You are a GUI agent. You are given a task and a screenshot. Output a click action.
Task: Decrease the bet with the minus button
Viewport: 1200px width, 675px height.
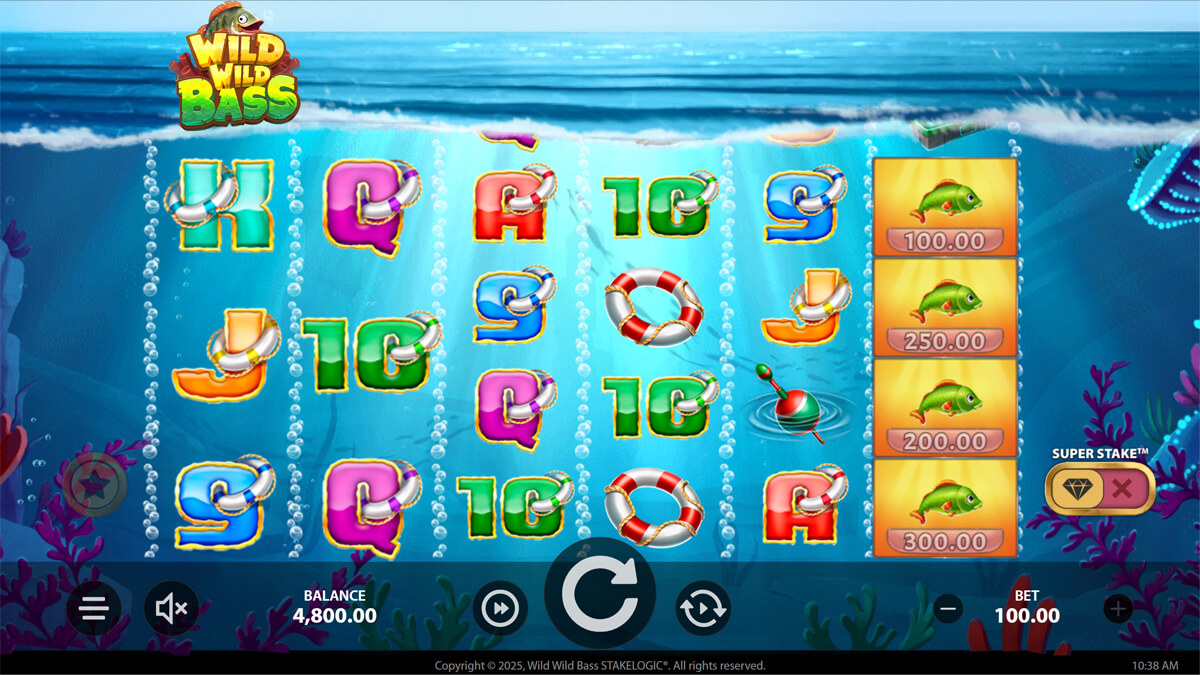(x=949, y=607)
